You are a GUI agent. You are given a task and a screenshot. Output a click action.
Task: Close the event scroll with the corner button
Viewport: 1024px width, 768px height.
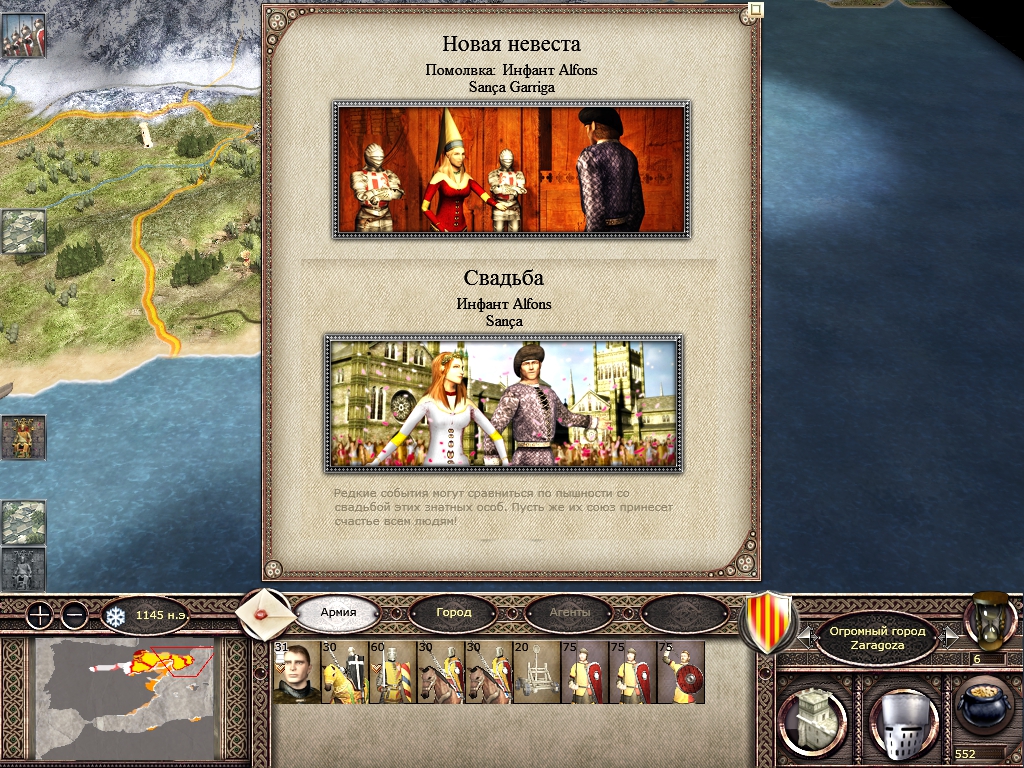click(x=756, y=10)
